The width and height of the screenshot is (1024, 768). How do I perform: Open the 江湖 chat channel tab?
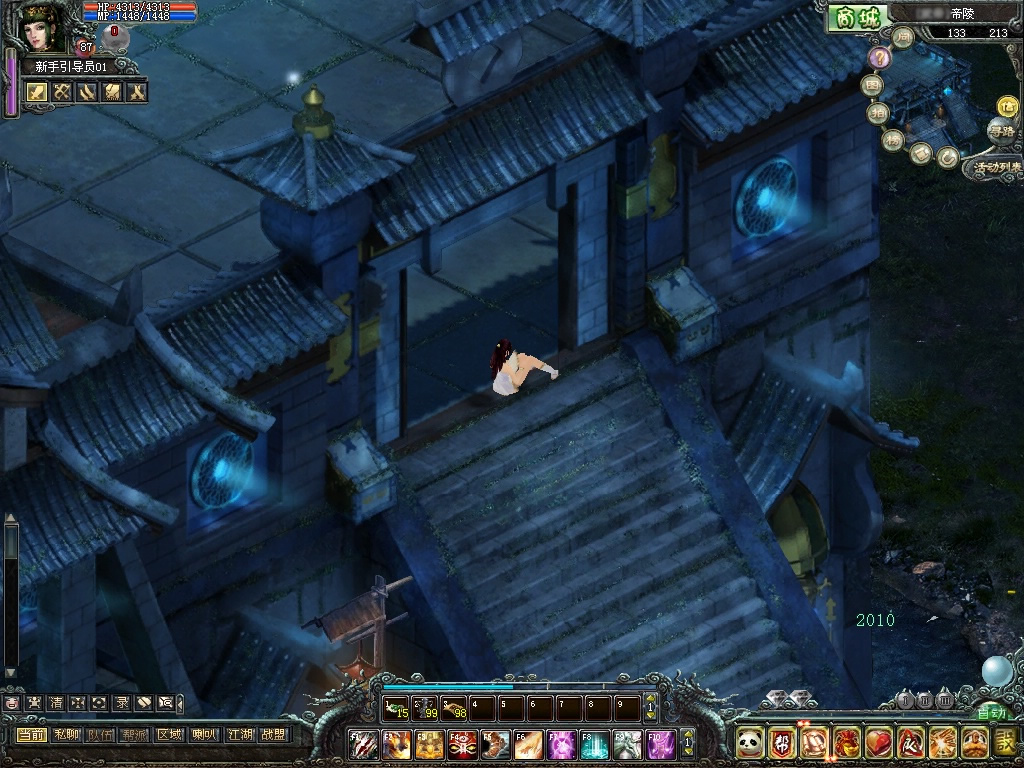pos(239,734)
